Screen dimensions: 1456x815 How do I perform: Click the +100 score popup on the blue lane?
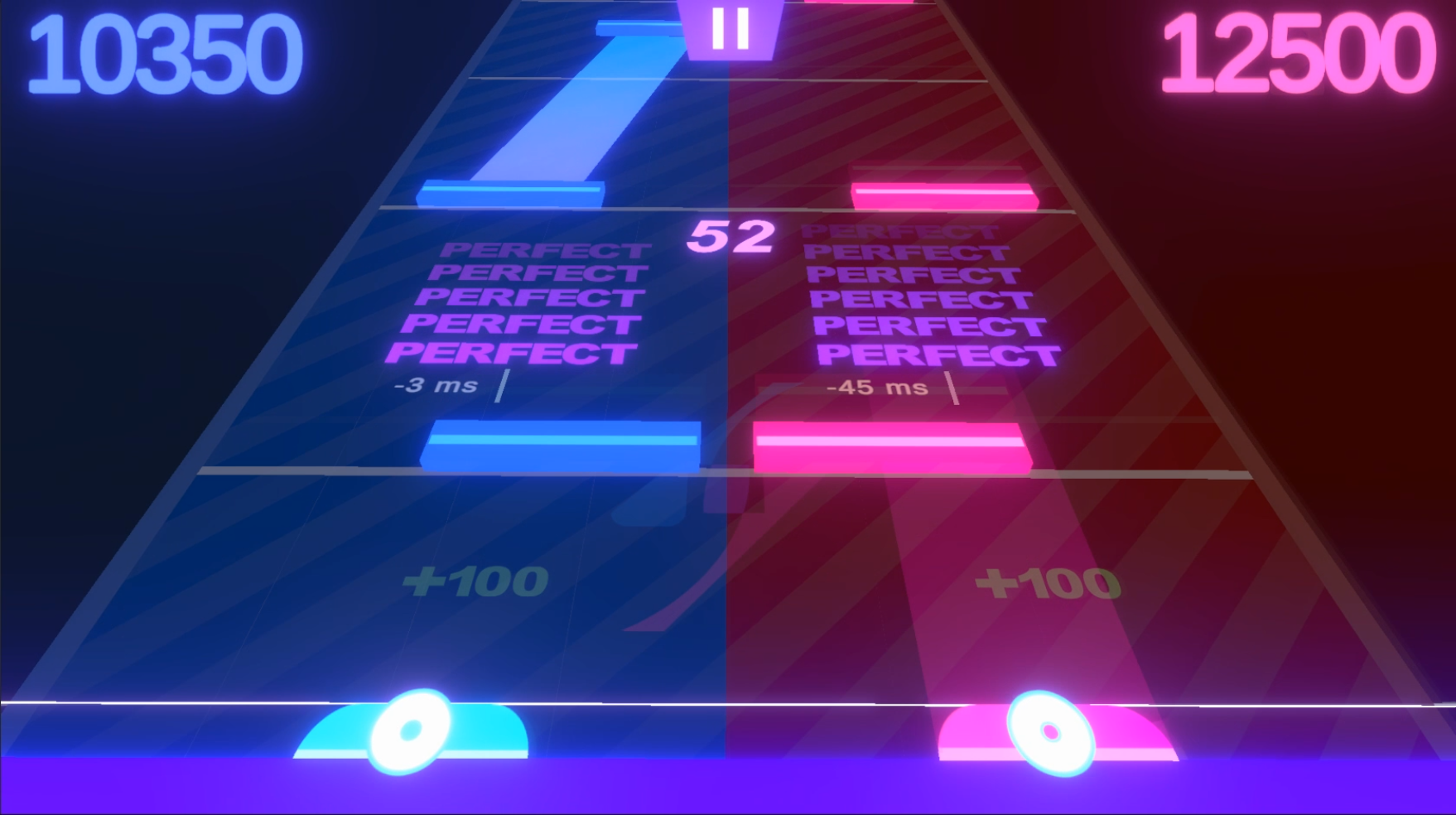pyautogui.click(x=476, y=581)
